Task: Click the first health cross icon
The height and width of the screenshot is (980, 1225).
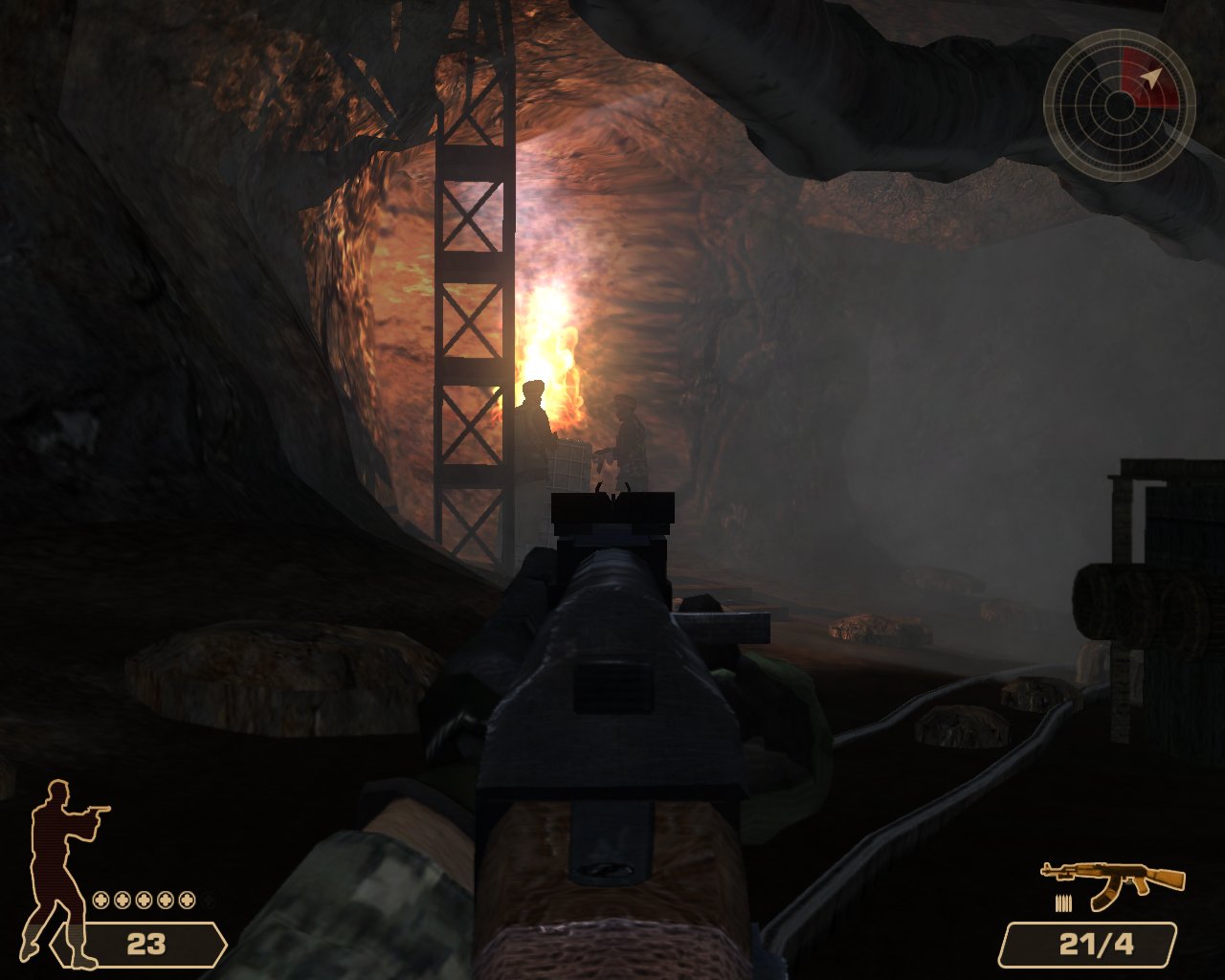Action: 100,900
